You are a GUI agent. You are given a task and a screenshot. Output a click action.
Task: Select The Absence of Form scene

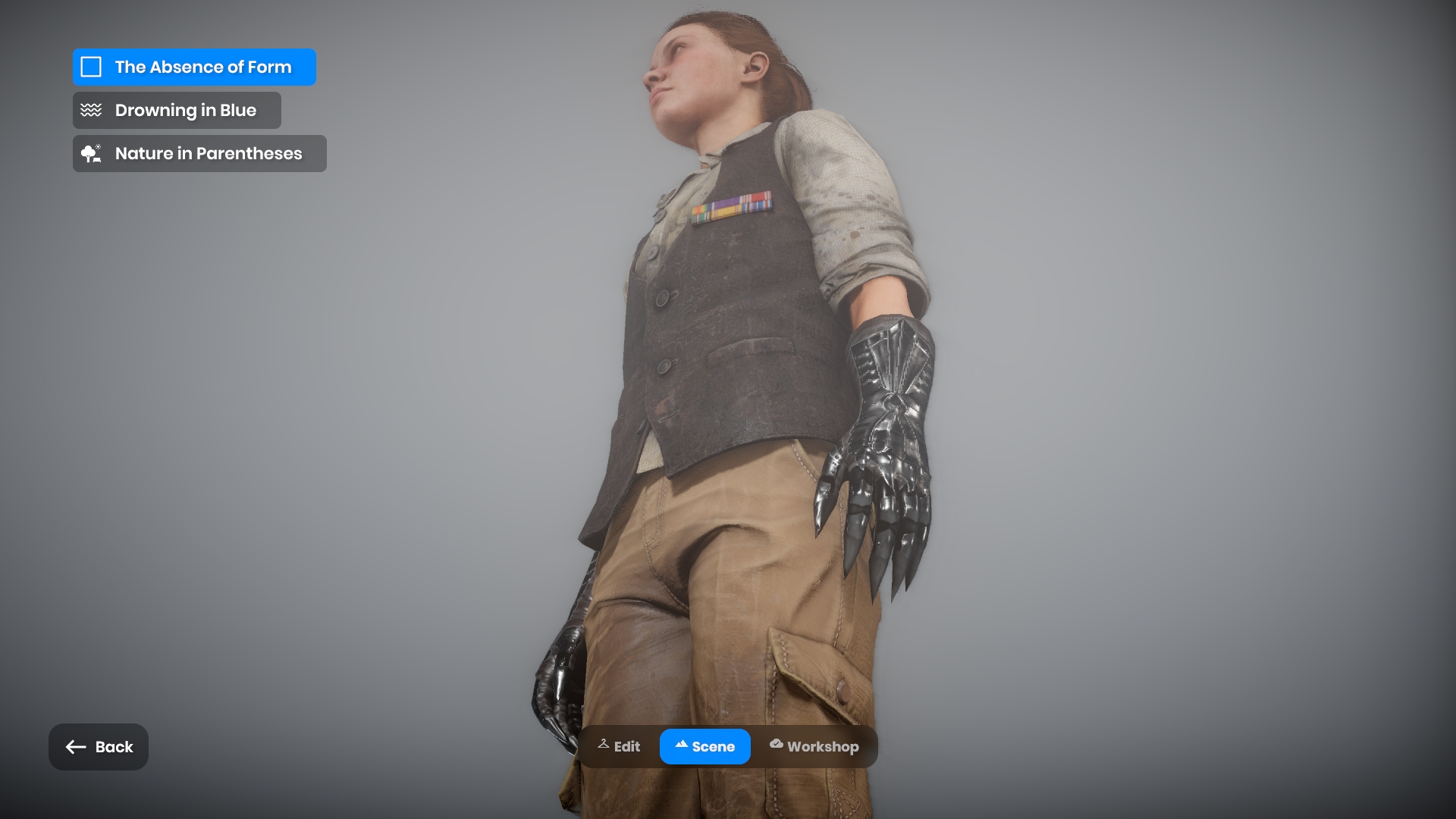(x=194, y=67)
